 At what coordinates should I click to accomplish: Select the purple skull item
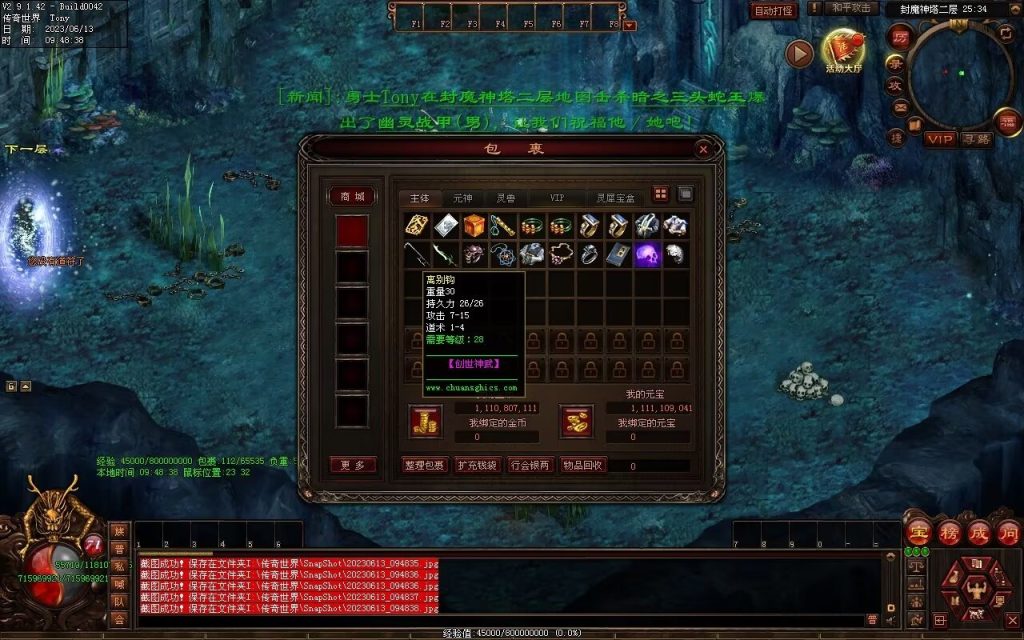(x=647, y=254)
